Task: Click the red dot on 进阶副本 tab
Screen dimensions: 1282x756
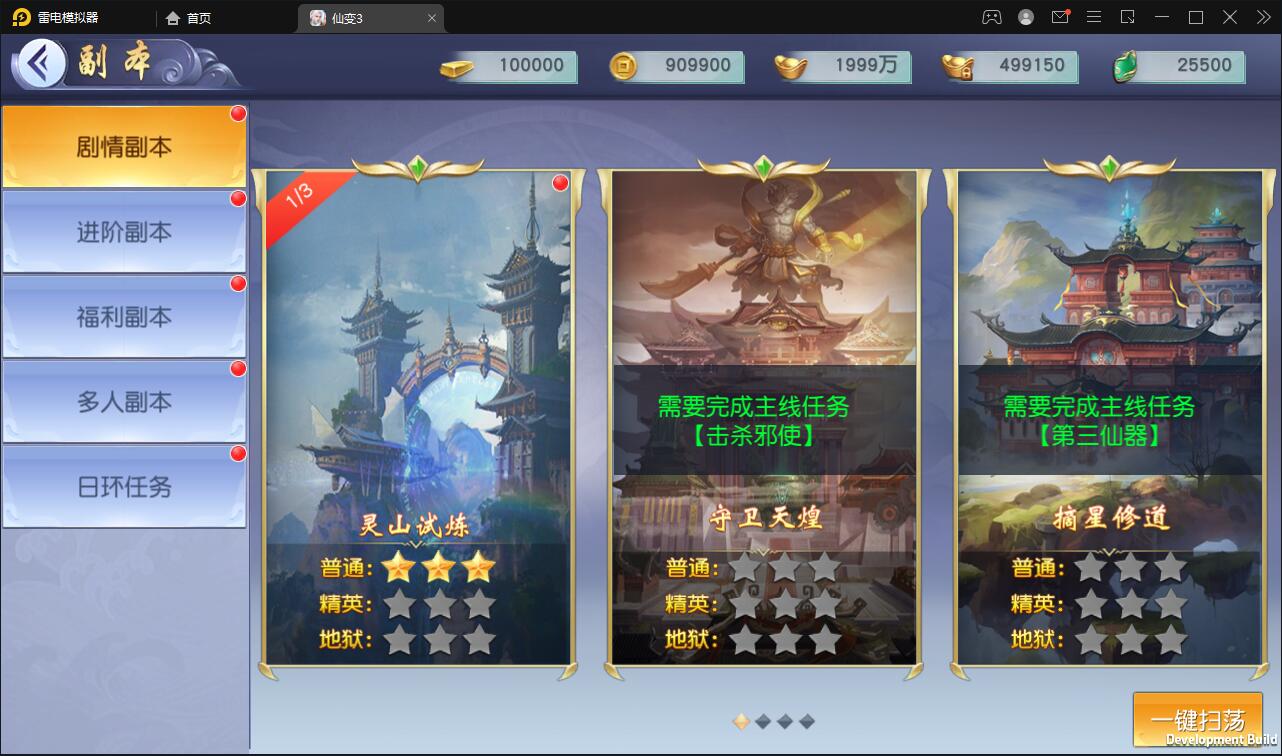Action: click(237, 198)
